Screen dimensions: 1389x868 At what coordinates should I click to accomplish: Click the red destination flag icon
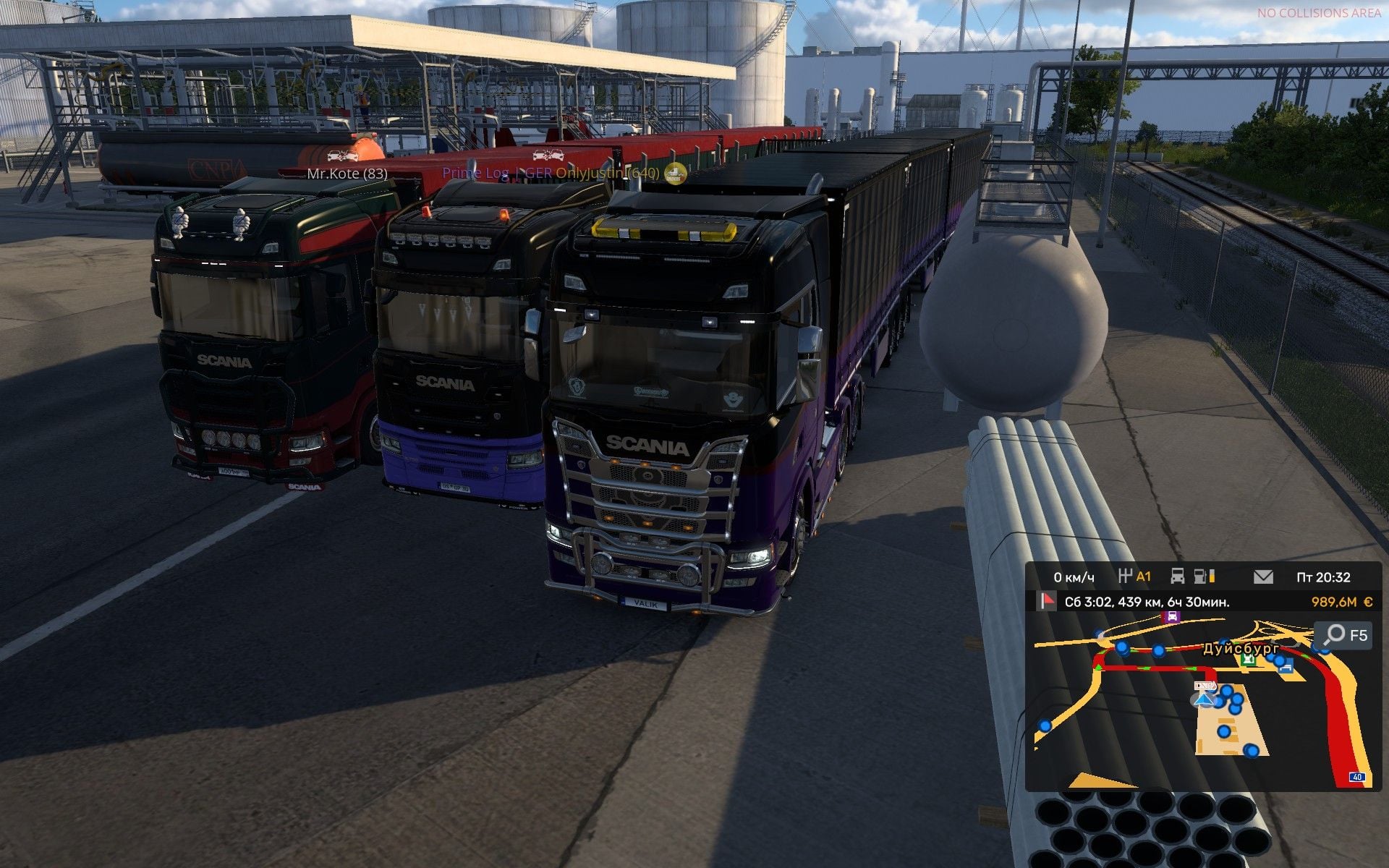[x=1046, y=601]
